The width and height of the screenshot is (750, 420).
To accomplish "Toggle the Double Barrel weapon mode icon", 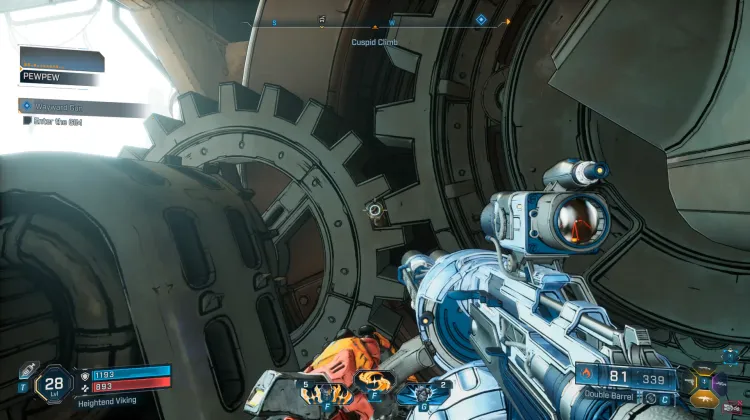I will 649,396.
